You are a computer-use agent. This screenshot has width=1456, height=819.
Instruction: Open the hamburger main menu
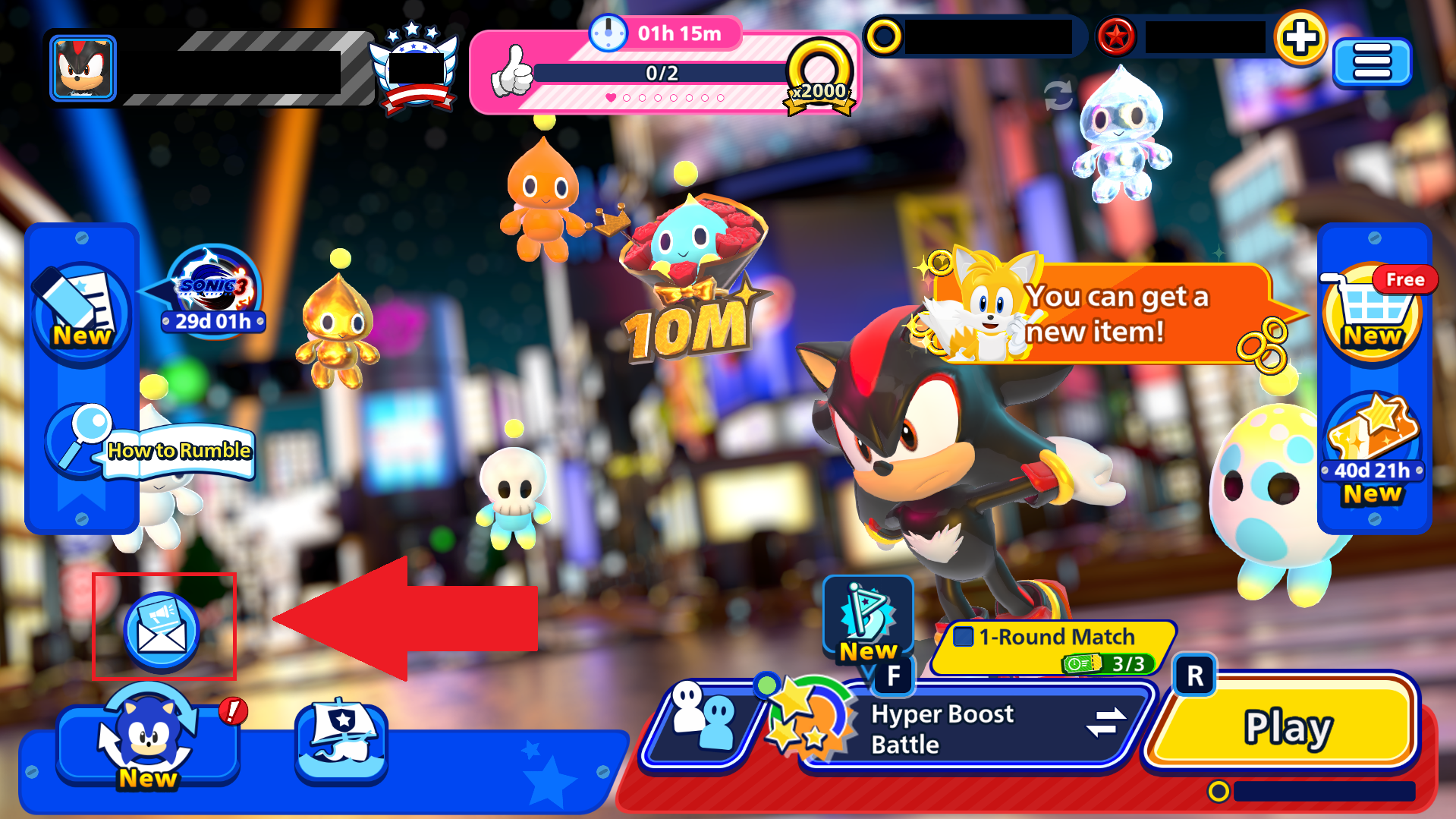(1372, 61)
